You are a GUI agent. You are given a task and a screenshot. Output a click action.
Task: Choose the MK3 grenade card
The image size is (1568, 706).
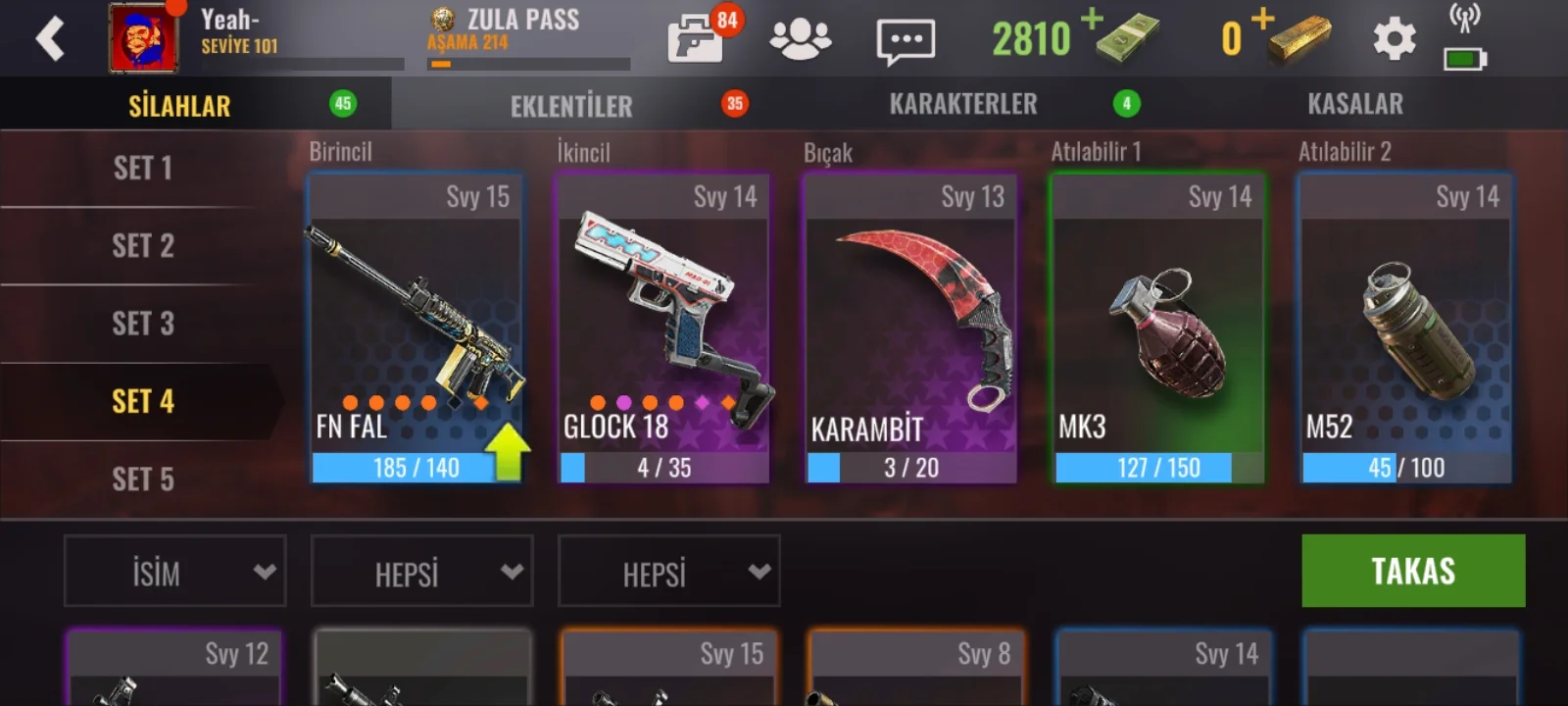[x=1158, y=328]
